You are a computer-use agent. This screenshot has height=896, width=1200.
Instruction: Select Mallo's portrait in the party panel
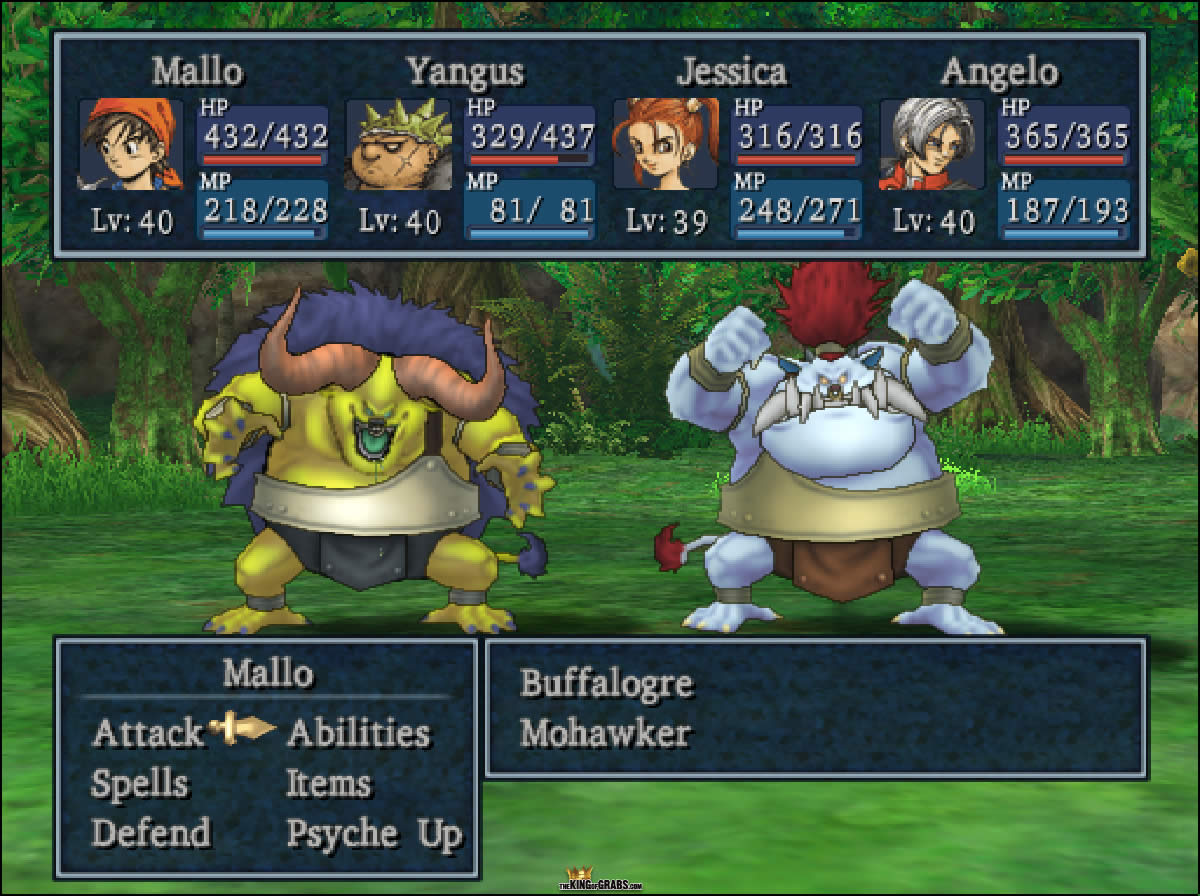131,144
